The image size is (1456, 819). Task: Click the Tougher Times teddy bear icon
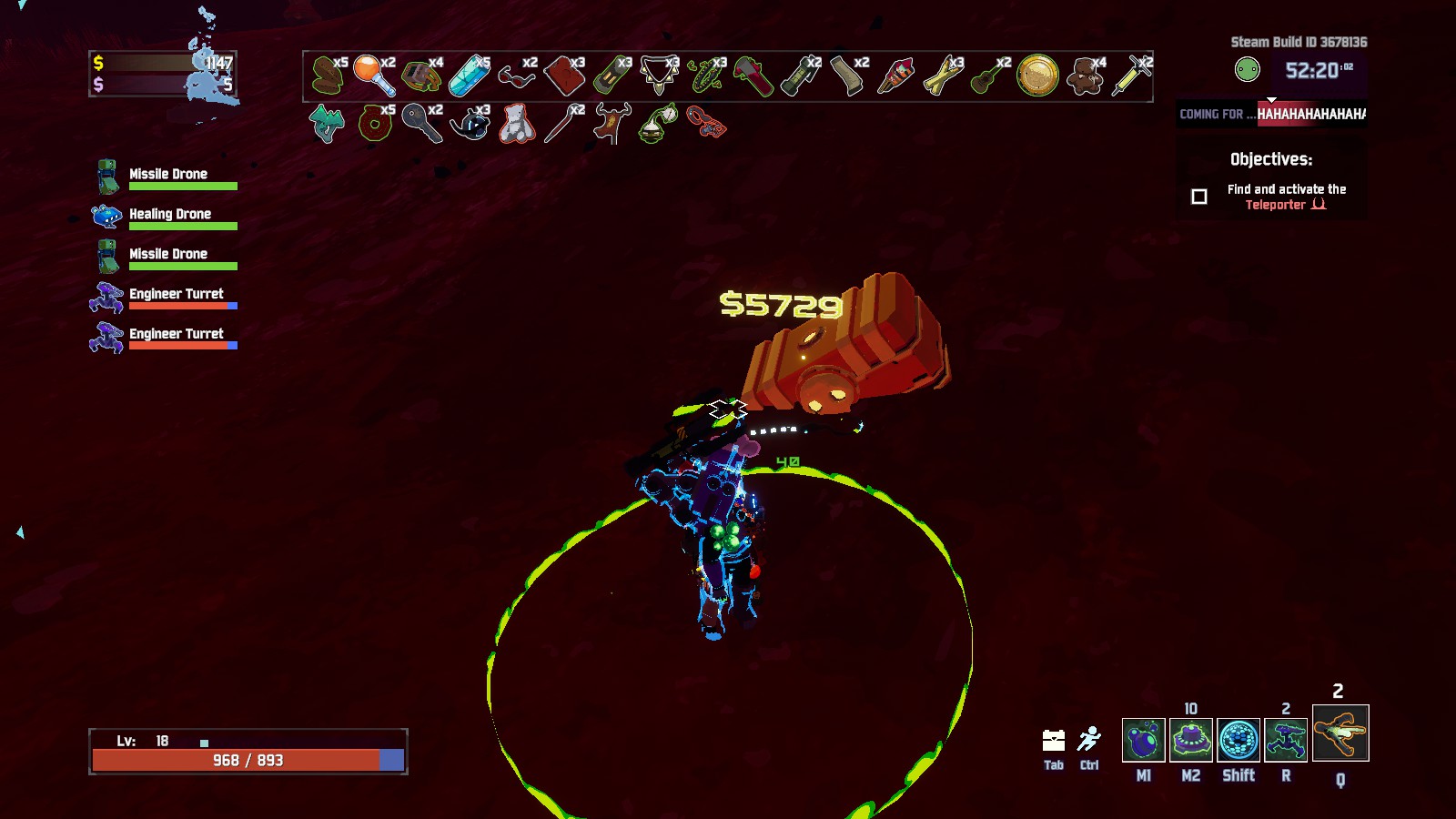[x=1088, y=77]
